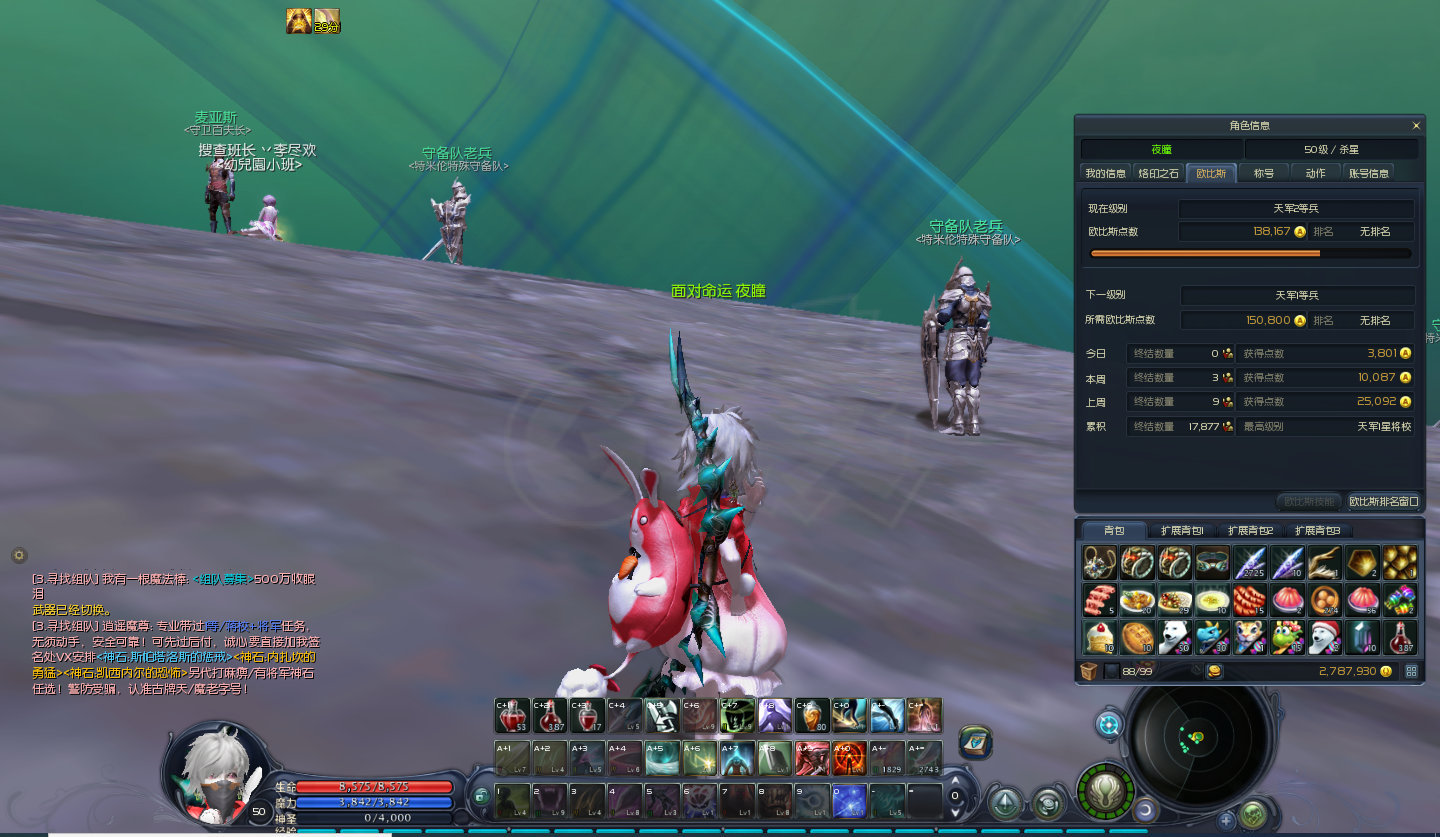Activate the blue starburst skill in slot 0
The height and width of the screenshot is (837, 1440).
coord(850,801)
